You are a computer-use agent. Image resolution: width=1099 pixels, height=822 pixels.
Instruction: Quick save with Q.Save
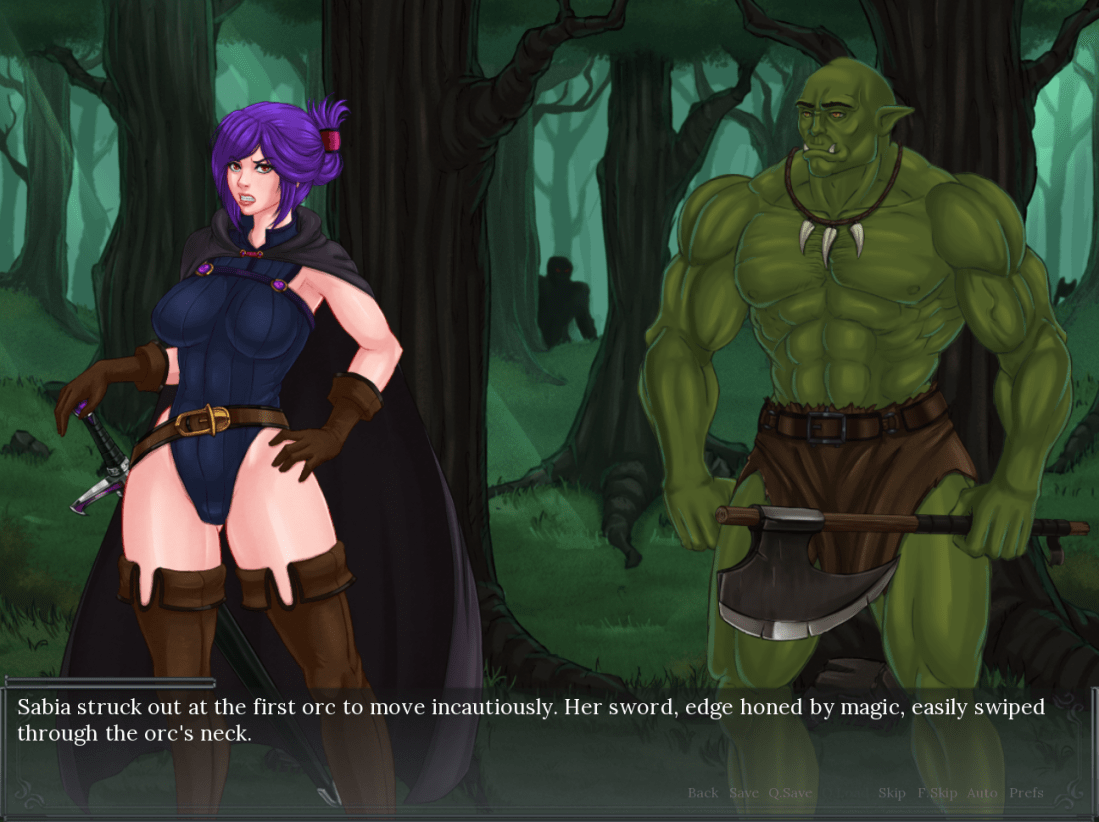click(x=790, y=793)
